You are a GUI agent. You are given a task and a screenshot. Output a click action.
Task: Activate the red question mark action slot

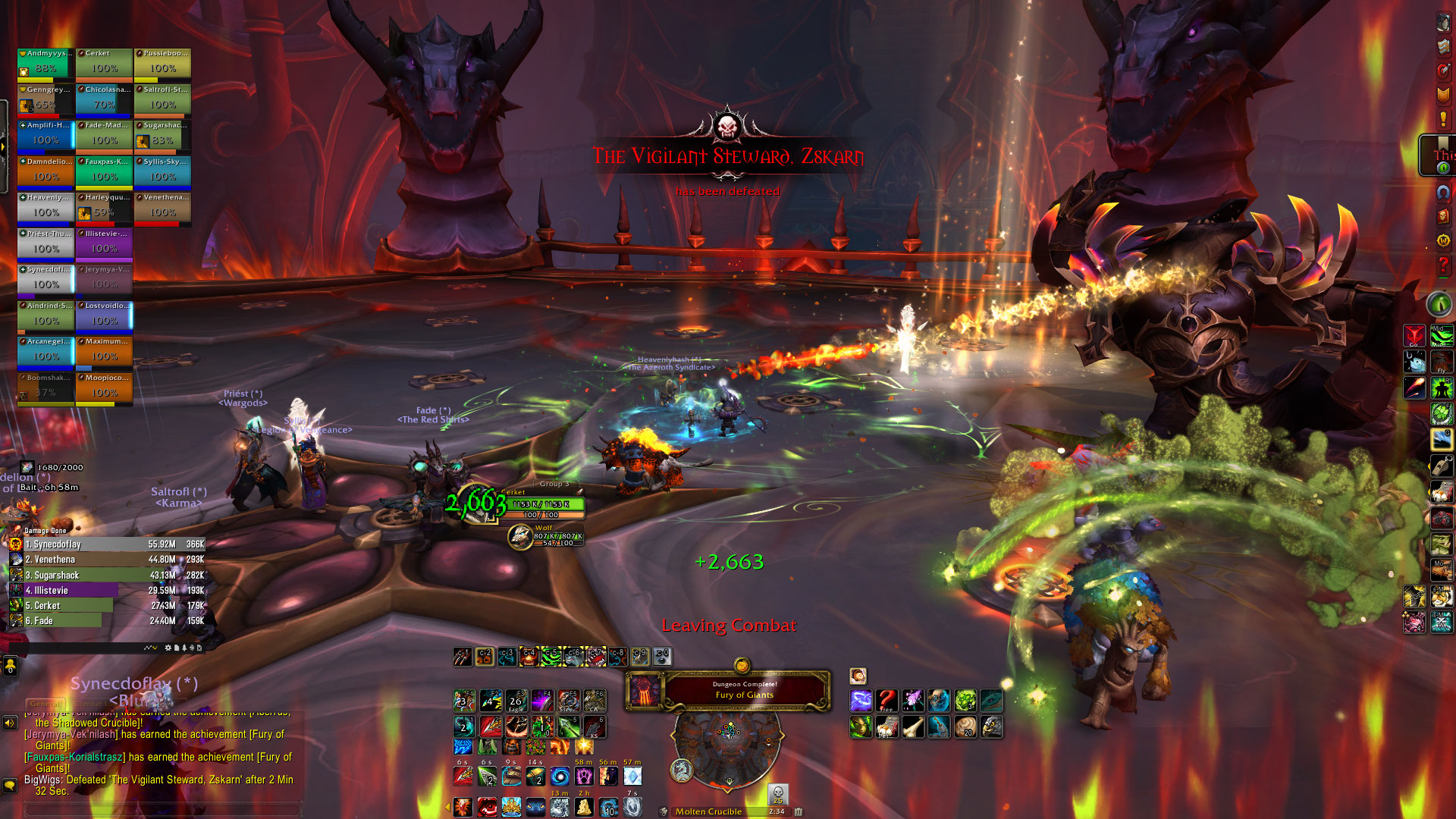pyautogui.click(x=886, y=701)
